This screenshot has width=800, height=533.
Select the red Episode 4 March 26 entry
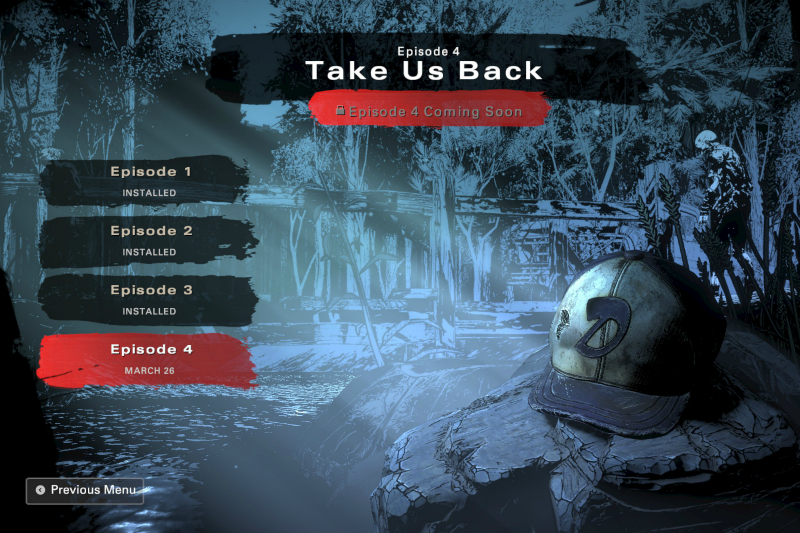coord(149,359)
